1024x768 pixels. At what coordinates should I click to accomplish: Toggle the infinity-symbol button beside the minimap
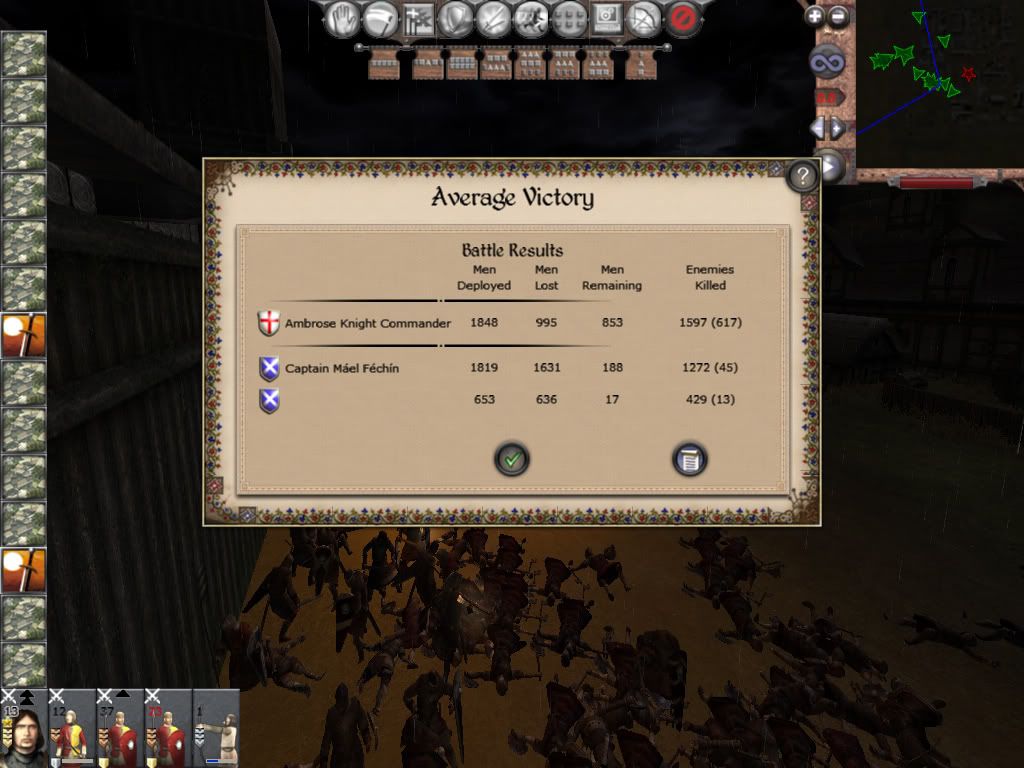[828, 63]
